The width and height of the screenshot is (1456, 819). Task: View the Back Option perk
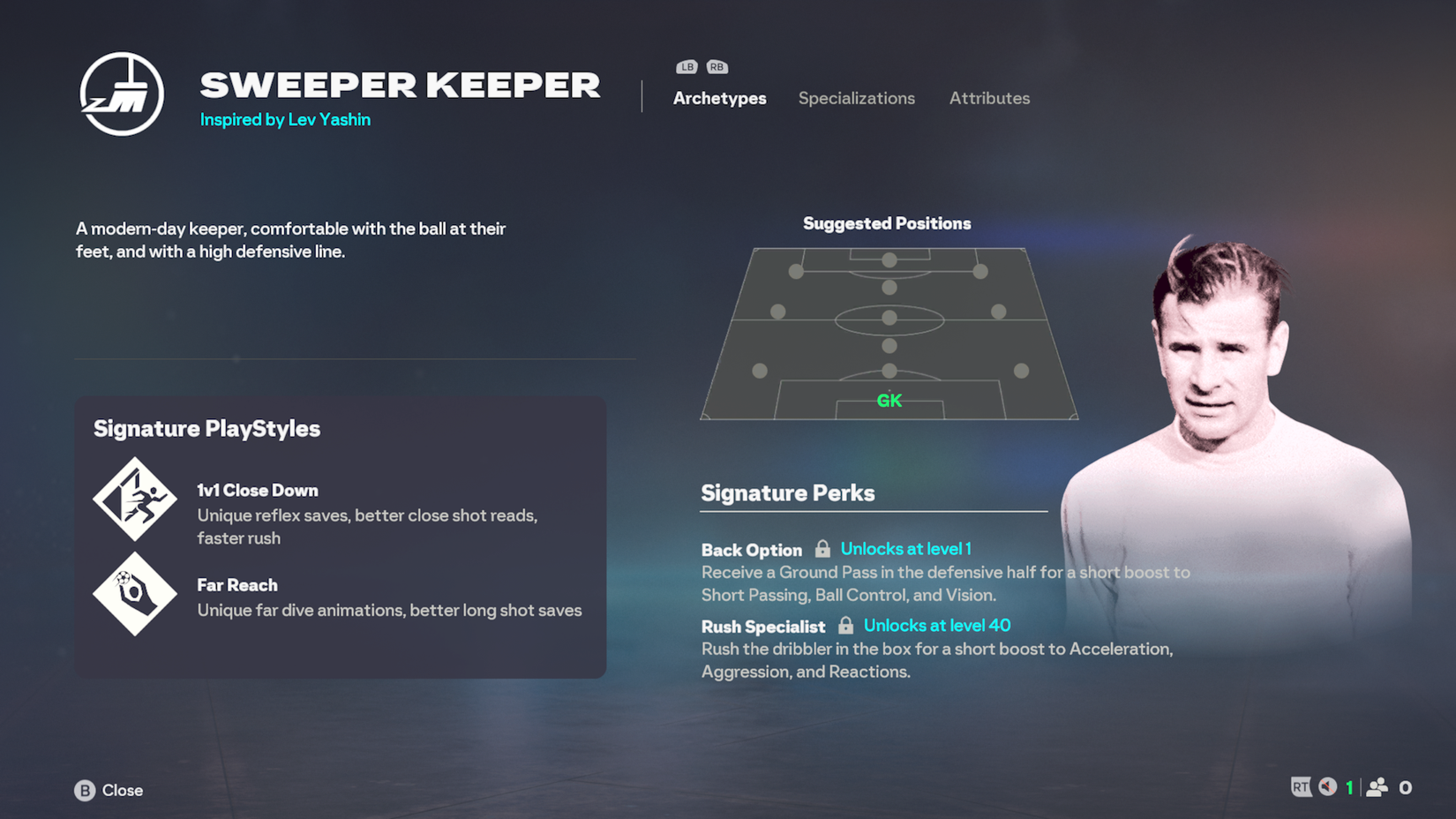pos(751,550)
